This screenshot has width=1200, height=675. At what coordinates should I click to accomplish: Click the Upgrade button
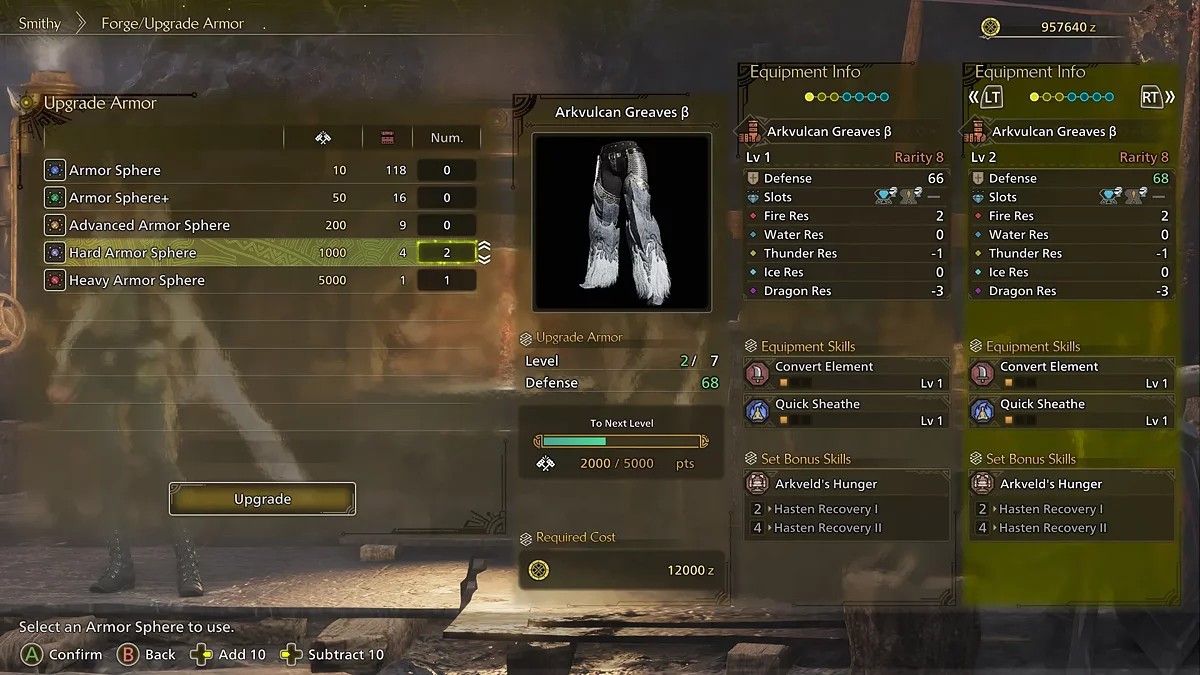[262, 499]
